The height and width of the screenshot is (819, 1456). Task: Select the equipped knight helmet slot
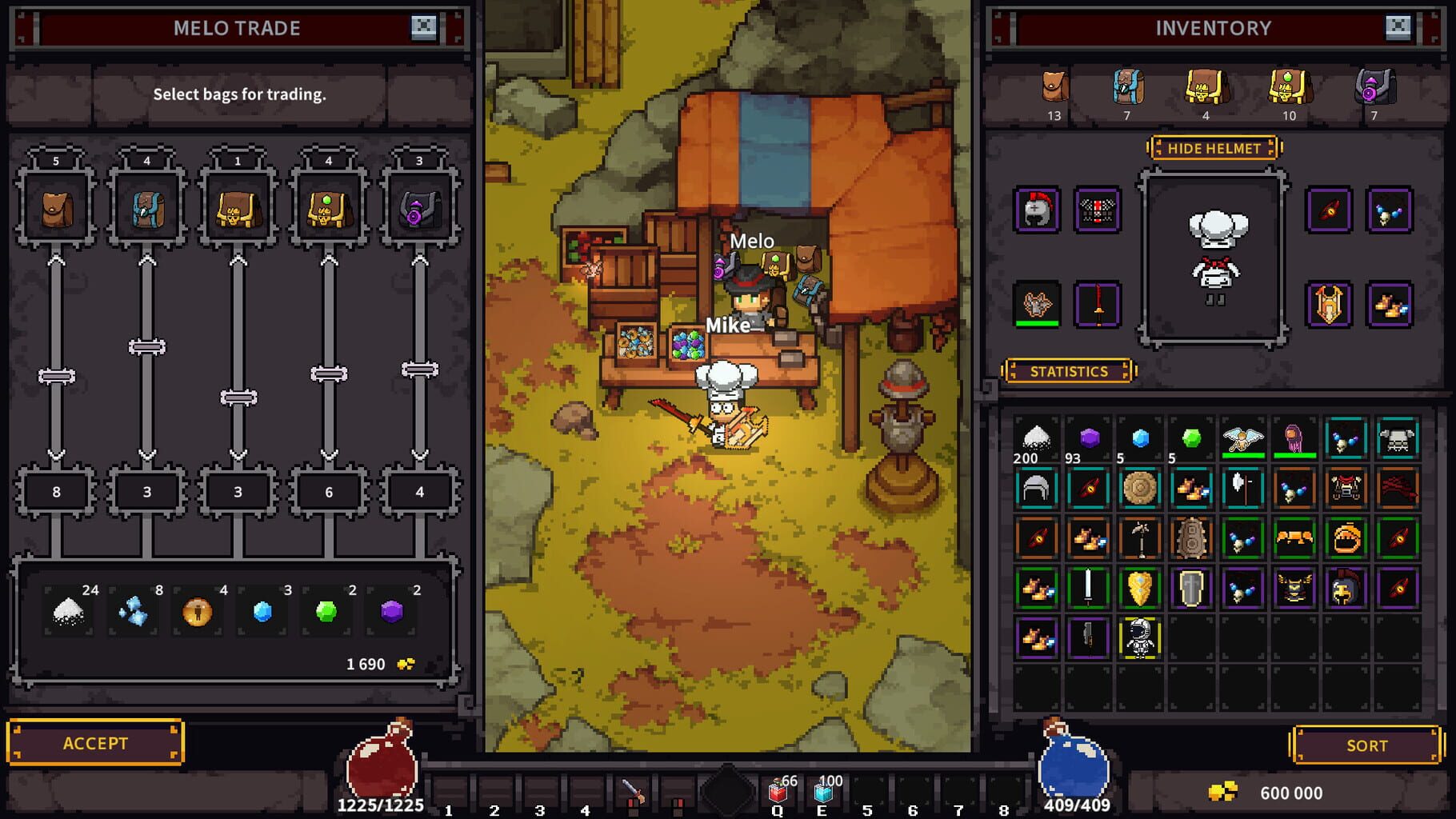(1036, 210)
